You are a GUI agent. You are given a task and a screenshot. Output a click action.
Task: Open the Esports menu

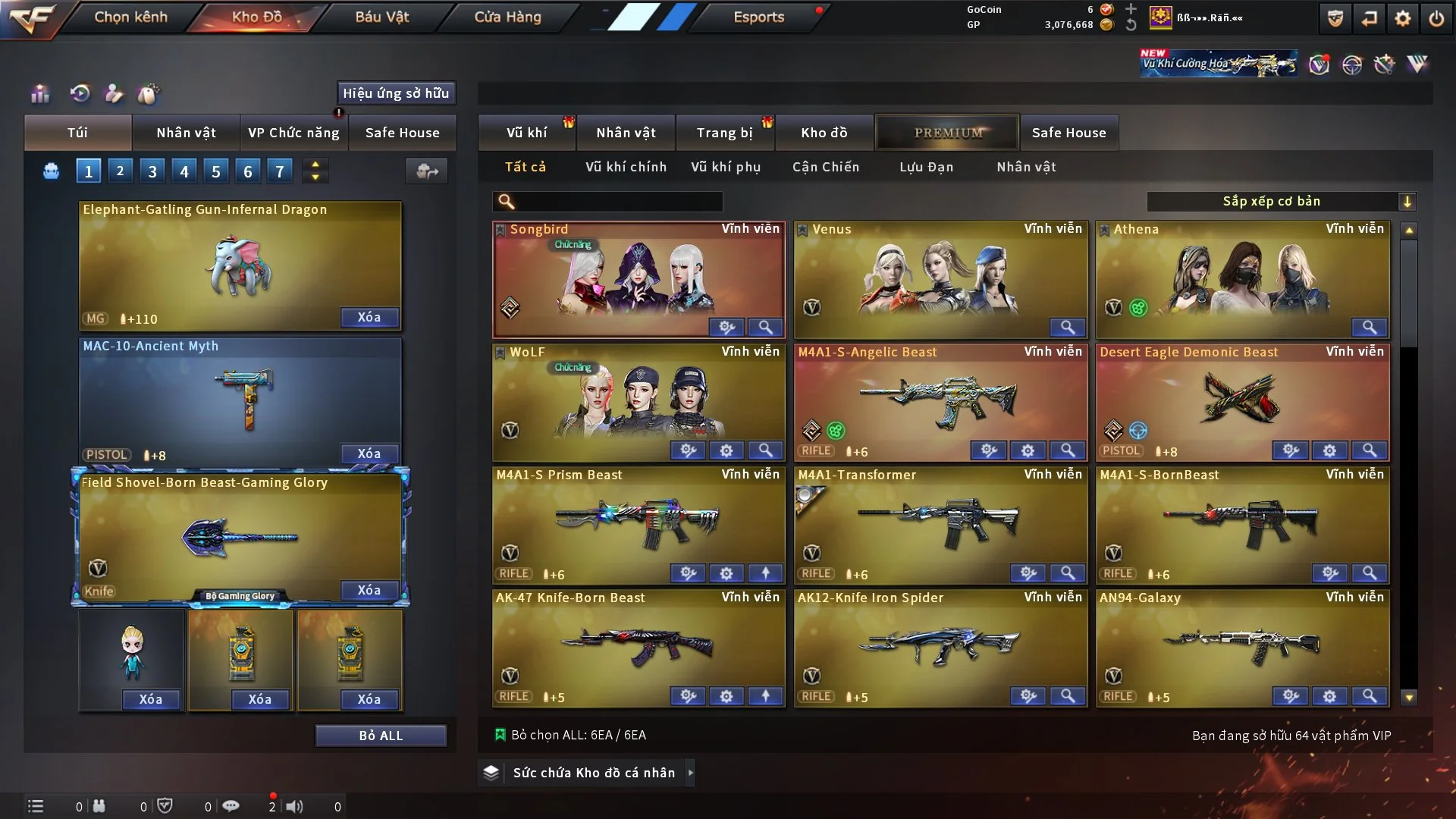[758, 17]
